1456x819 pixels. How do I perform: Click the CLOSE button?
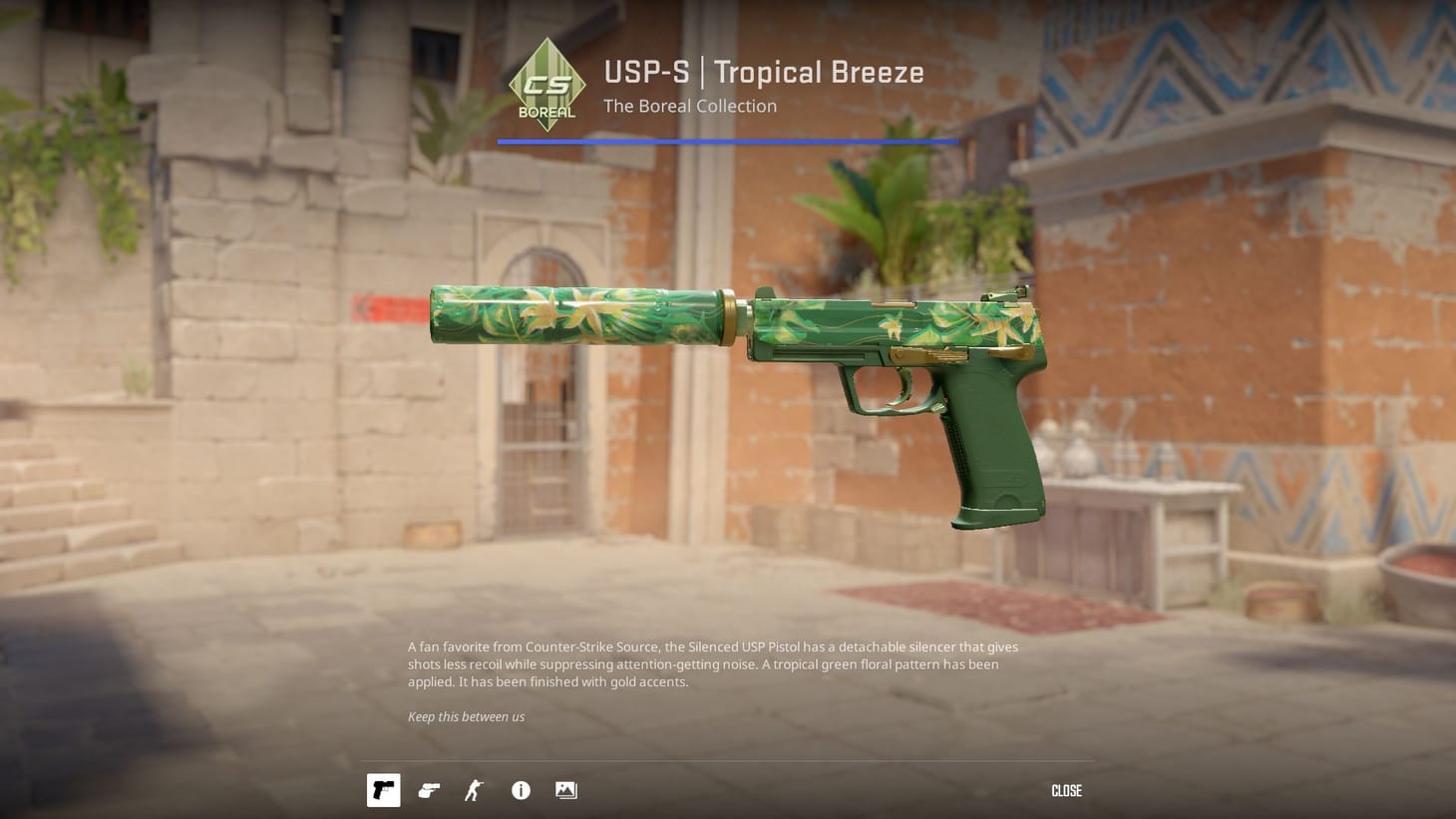pos(1066,790)
